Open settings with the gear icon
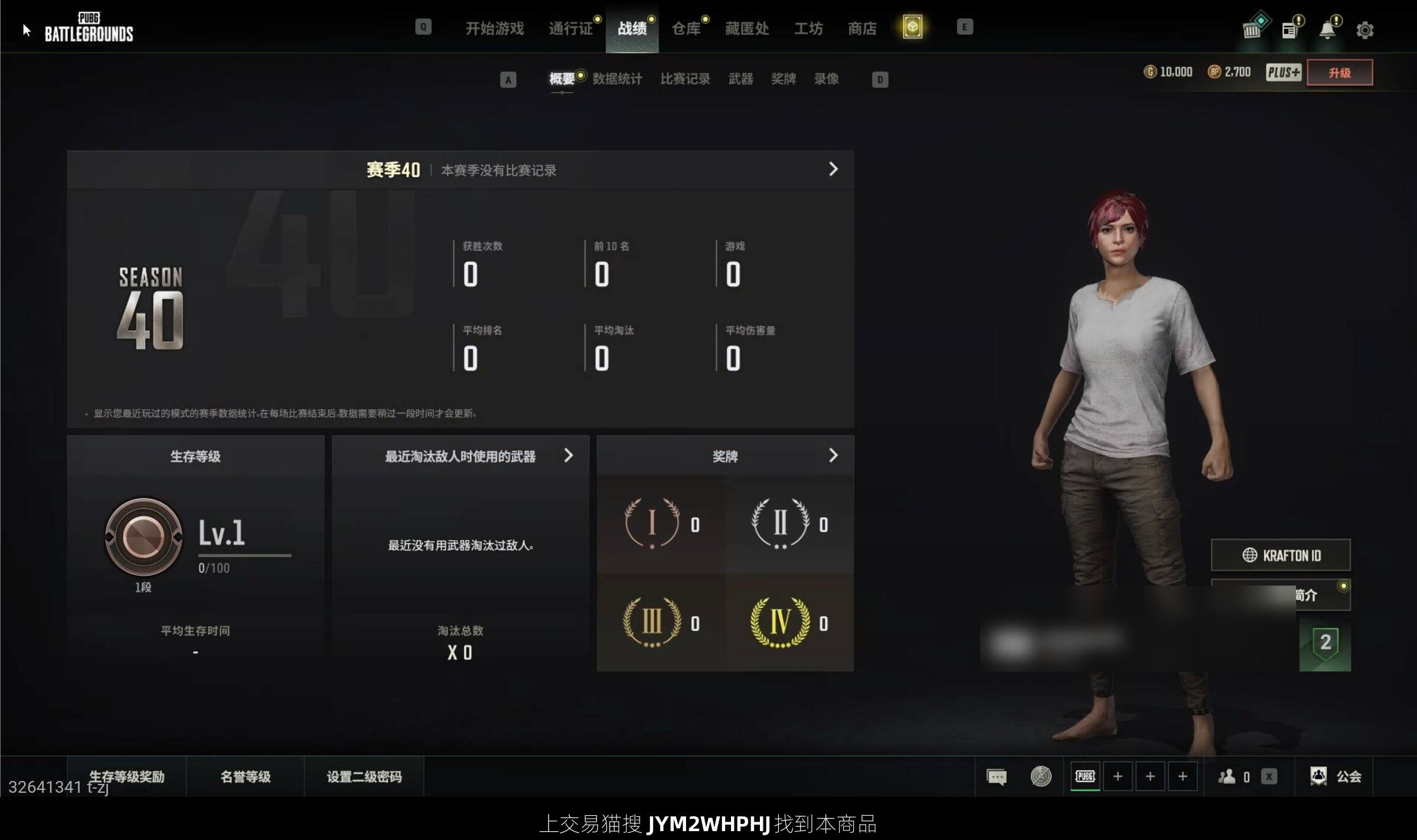Viewport: 1417px width, 840px height. coord(1364,30)
